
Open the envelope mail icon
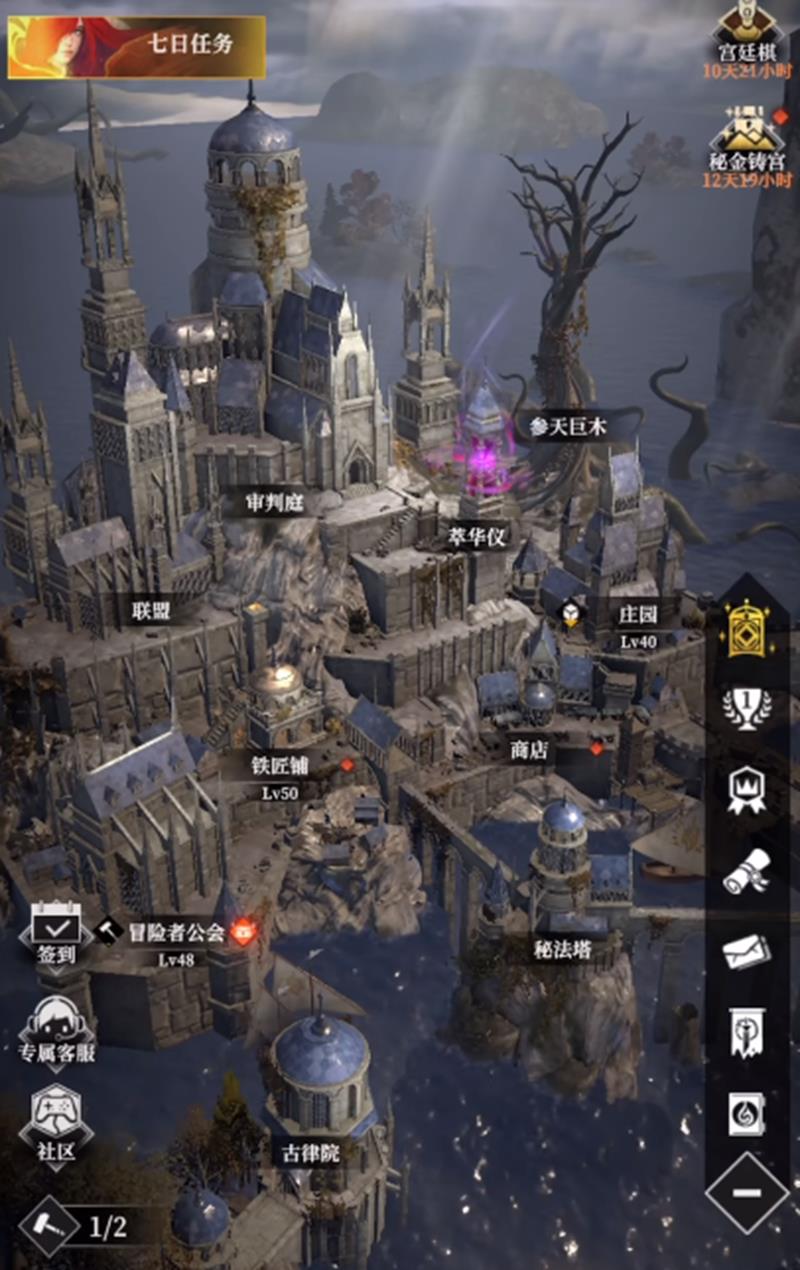[x=746, y=951]
